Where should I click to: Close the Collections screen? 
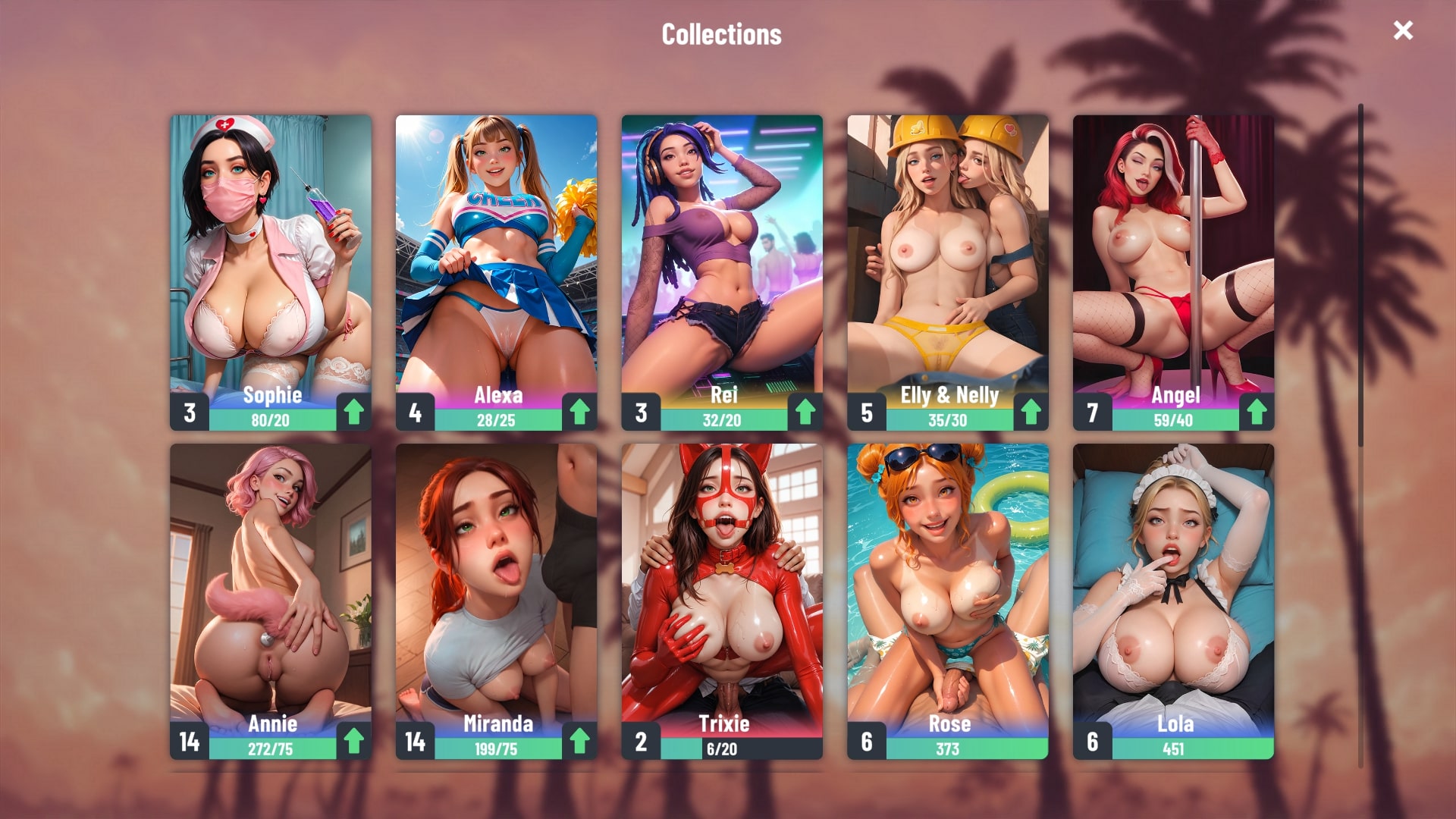[1403, 30]
